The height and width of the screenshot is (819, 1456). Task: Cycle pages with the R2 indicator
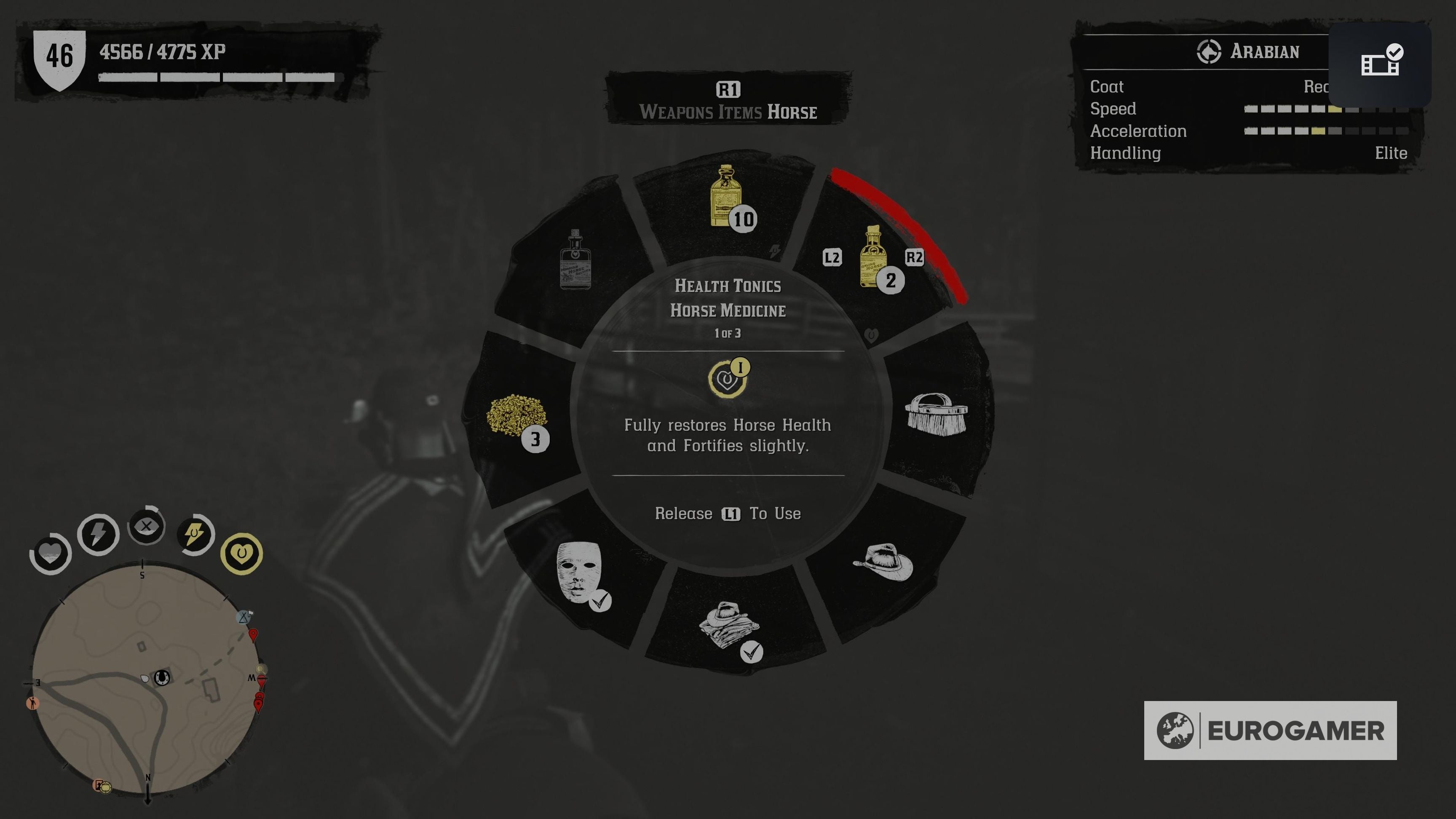[x=915, y=258]
